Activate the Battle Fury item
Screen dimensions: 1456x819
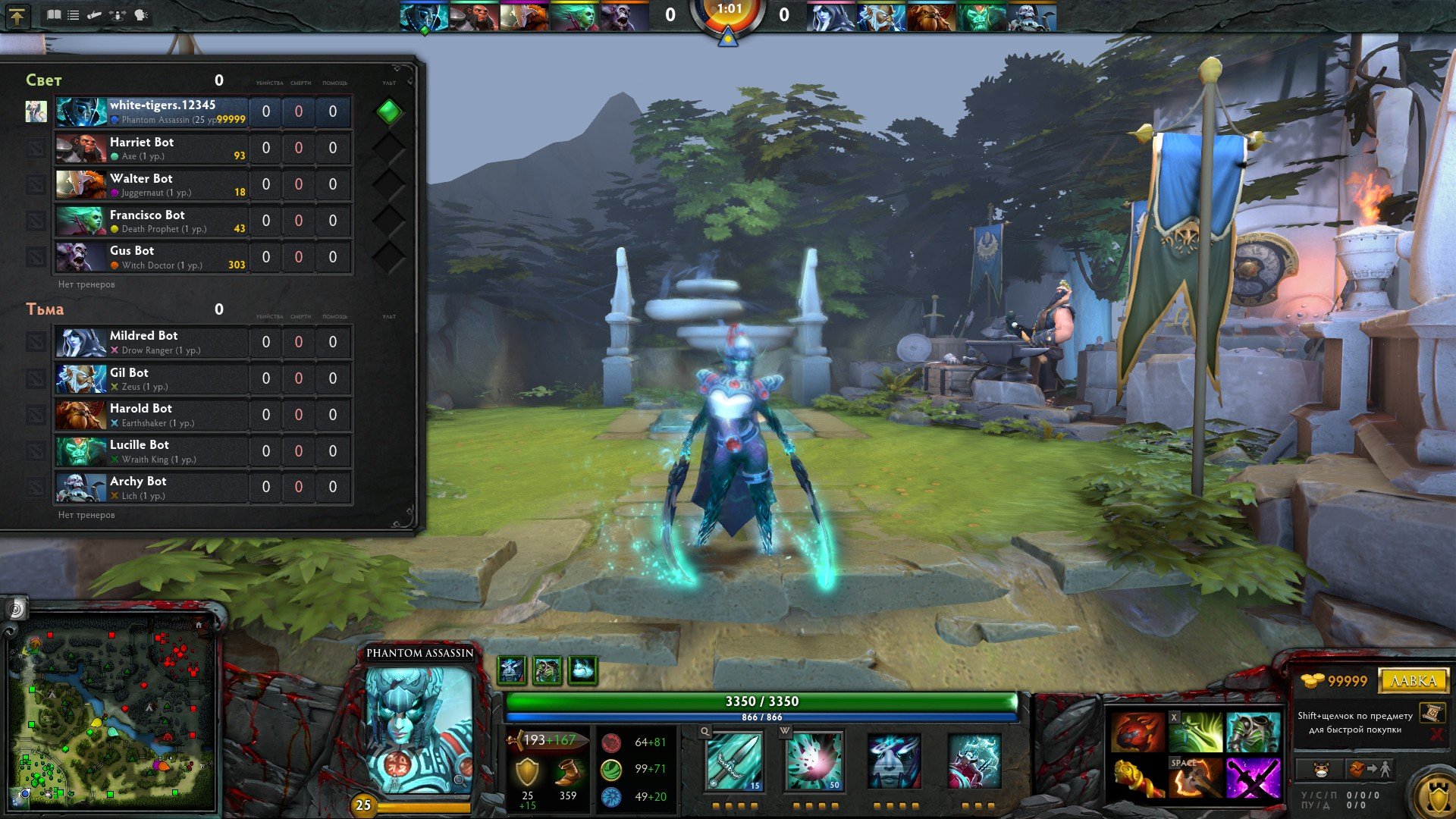pyautogui.click(x=1196, y=778)
